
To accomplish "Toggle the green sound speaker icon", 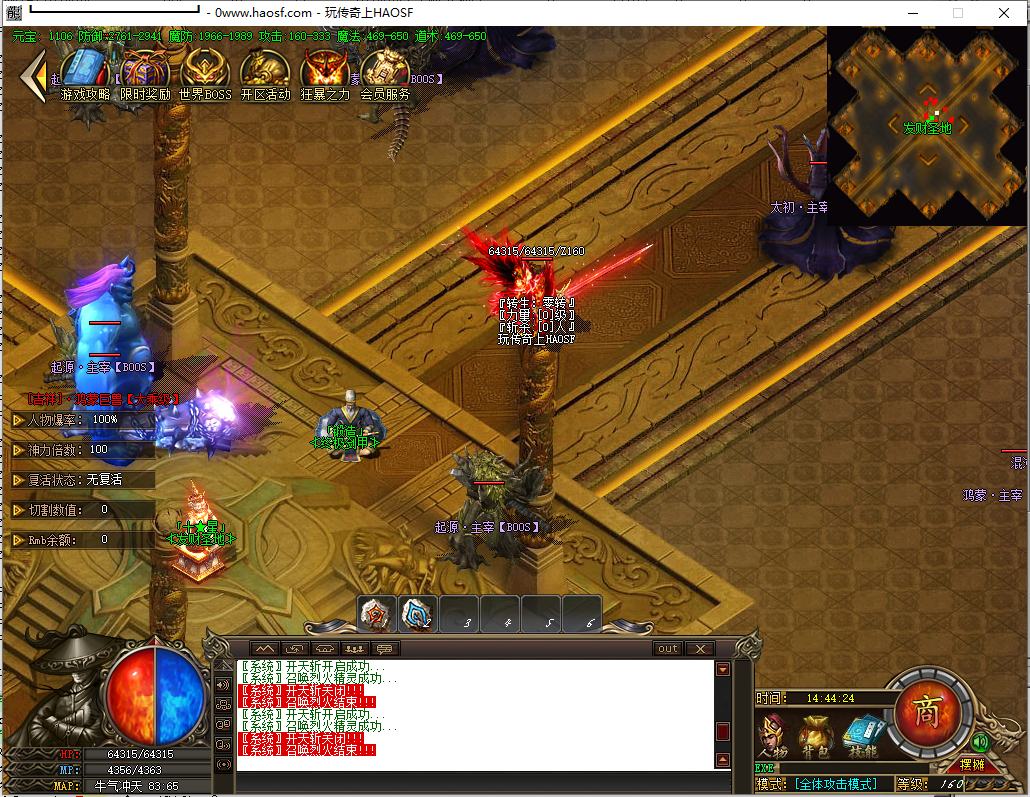I will click(979, 742).
